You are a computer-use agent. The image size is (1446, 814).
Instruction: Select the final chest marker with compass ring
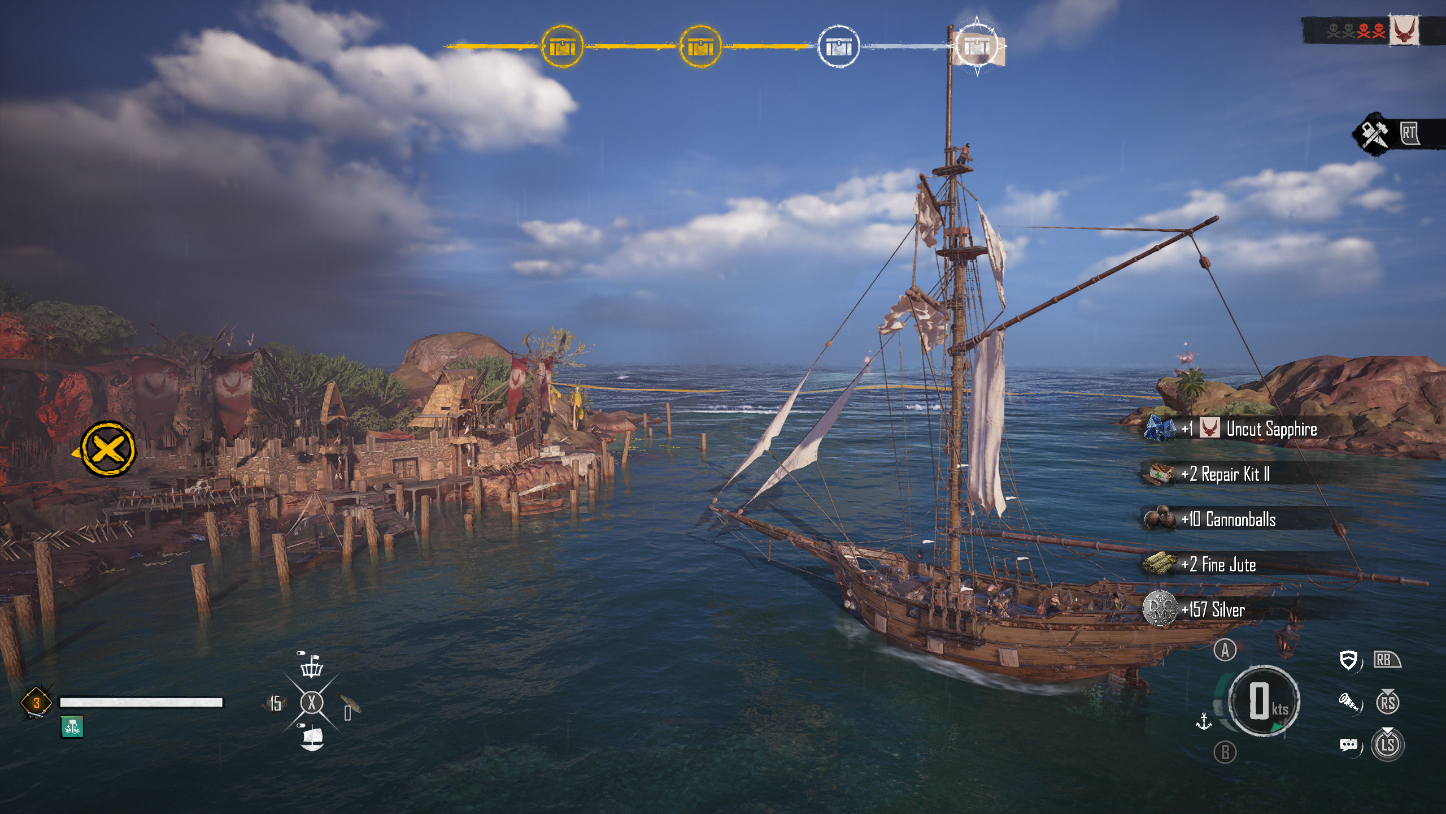[x=977, y=46]
